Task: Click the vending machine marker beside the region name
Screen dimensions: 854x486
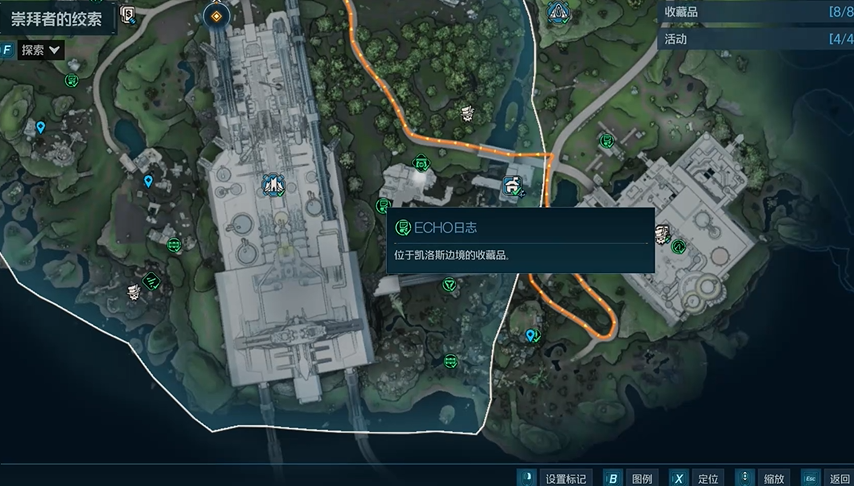Action: click(x=128, y=14)
